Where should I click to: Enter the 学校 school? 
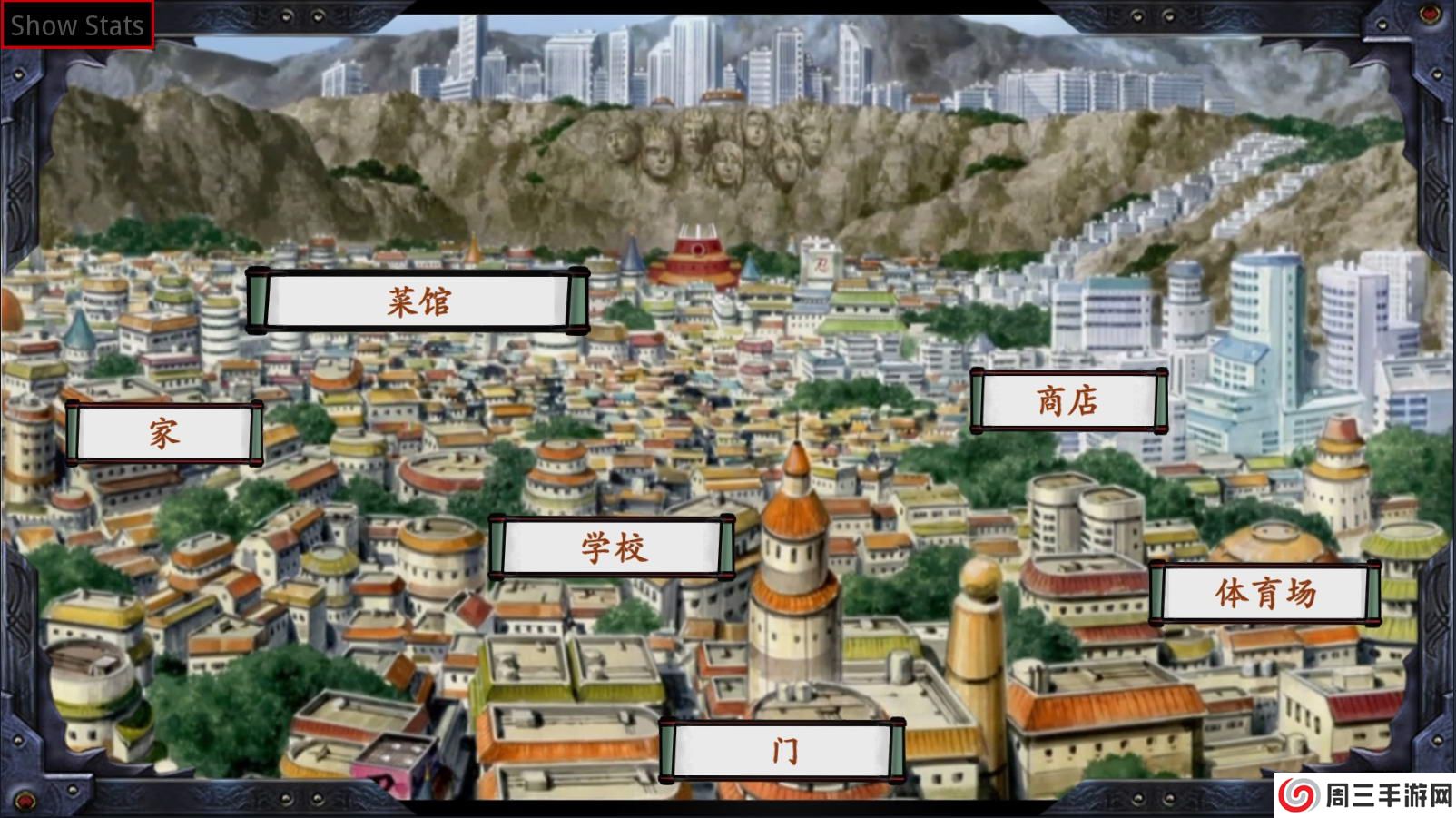coord(613,547)
